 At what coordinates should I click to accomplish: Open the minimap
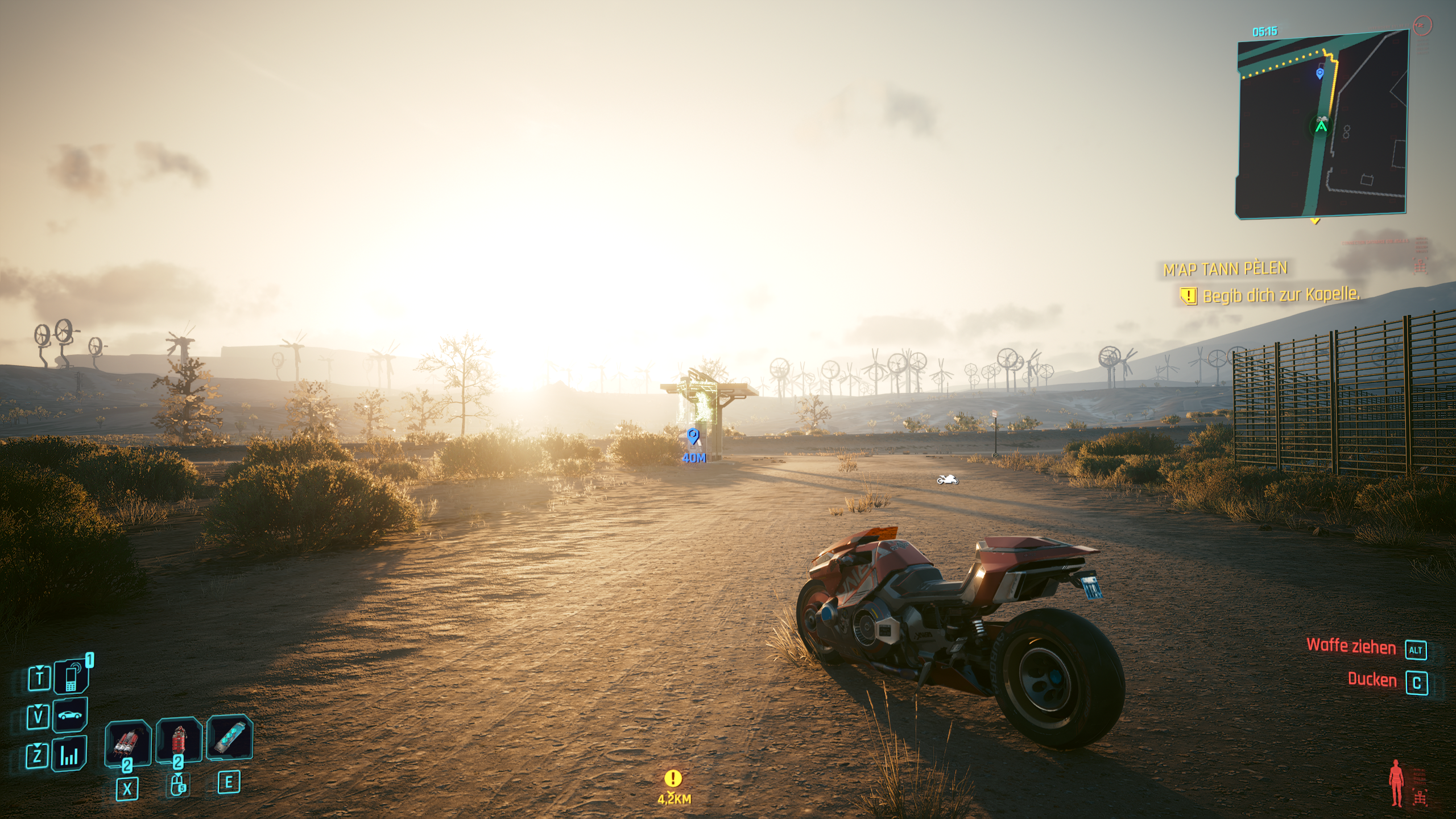[1321, 123]
